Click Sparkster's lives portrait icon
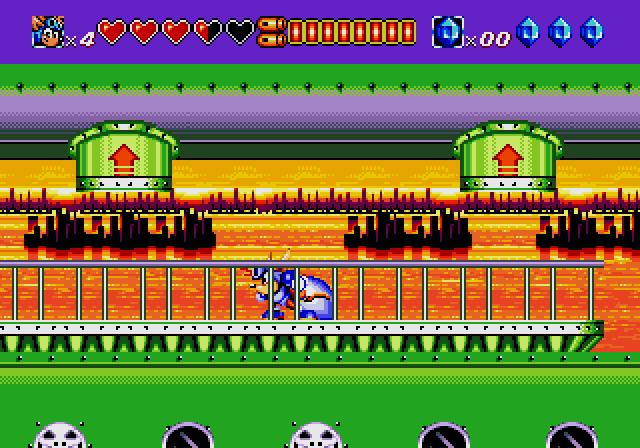The height and width of the screenshot is (448, 640). 46,32
